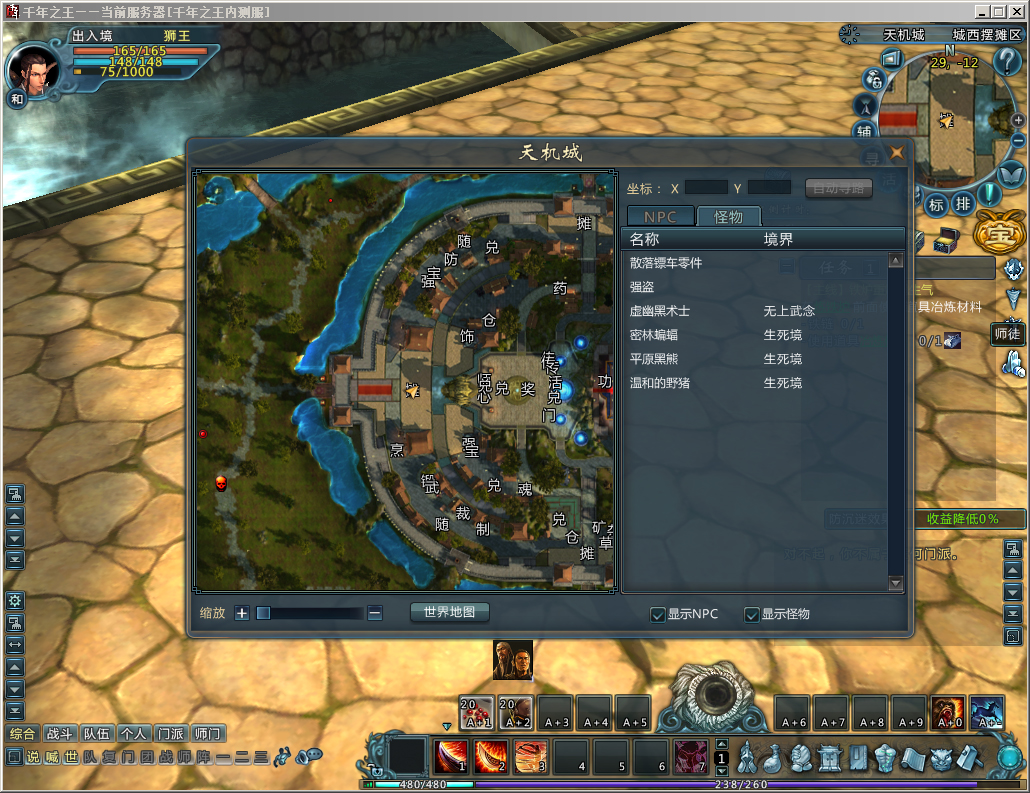The height and width of the screenshot is (793, 1030).
Task: Toggle the 显示怪物 checkbox
Action: coord(752,615)
